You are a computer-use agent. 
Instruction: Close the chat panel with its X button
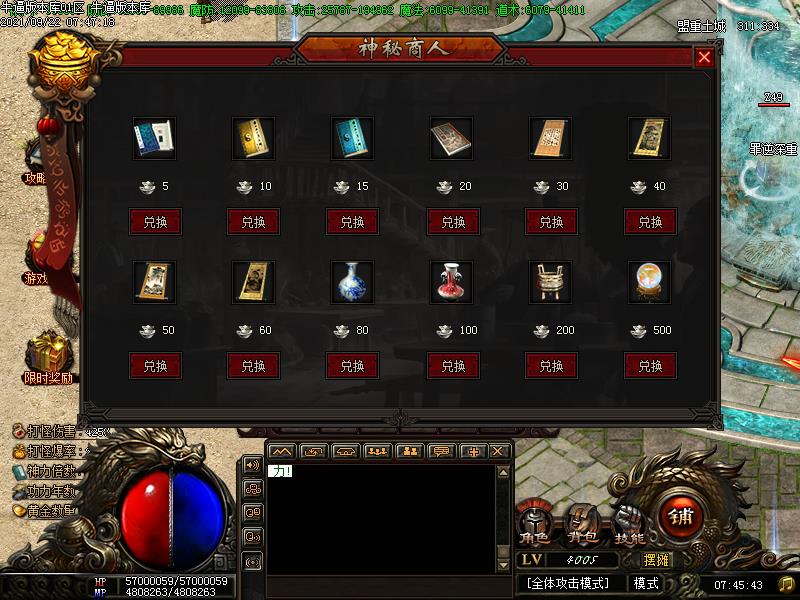click(500, 452)
